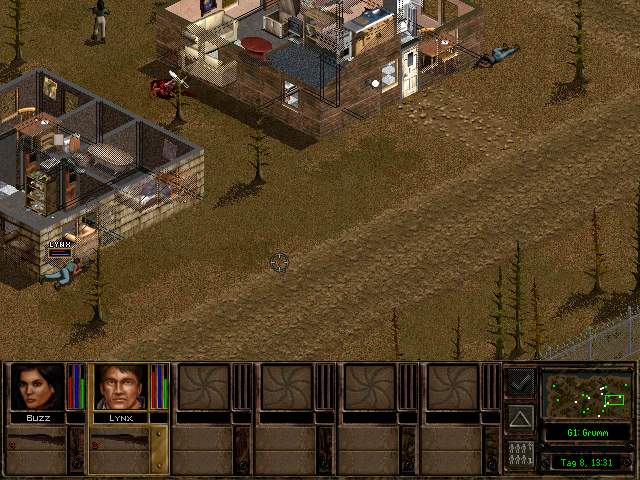
Task: Click the checkmark end-turn button
Action: (520, 381)
